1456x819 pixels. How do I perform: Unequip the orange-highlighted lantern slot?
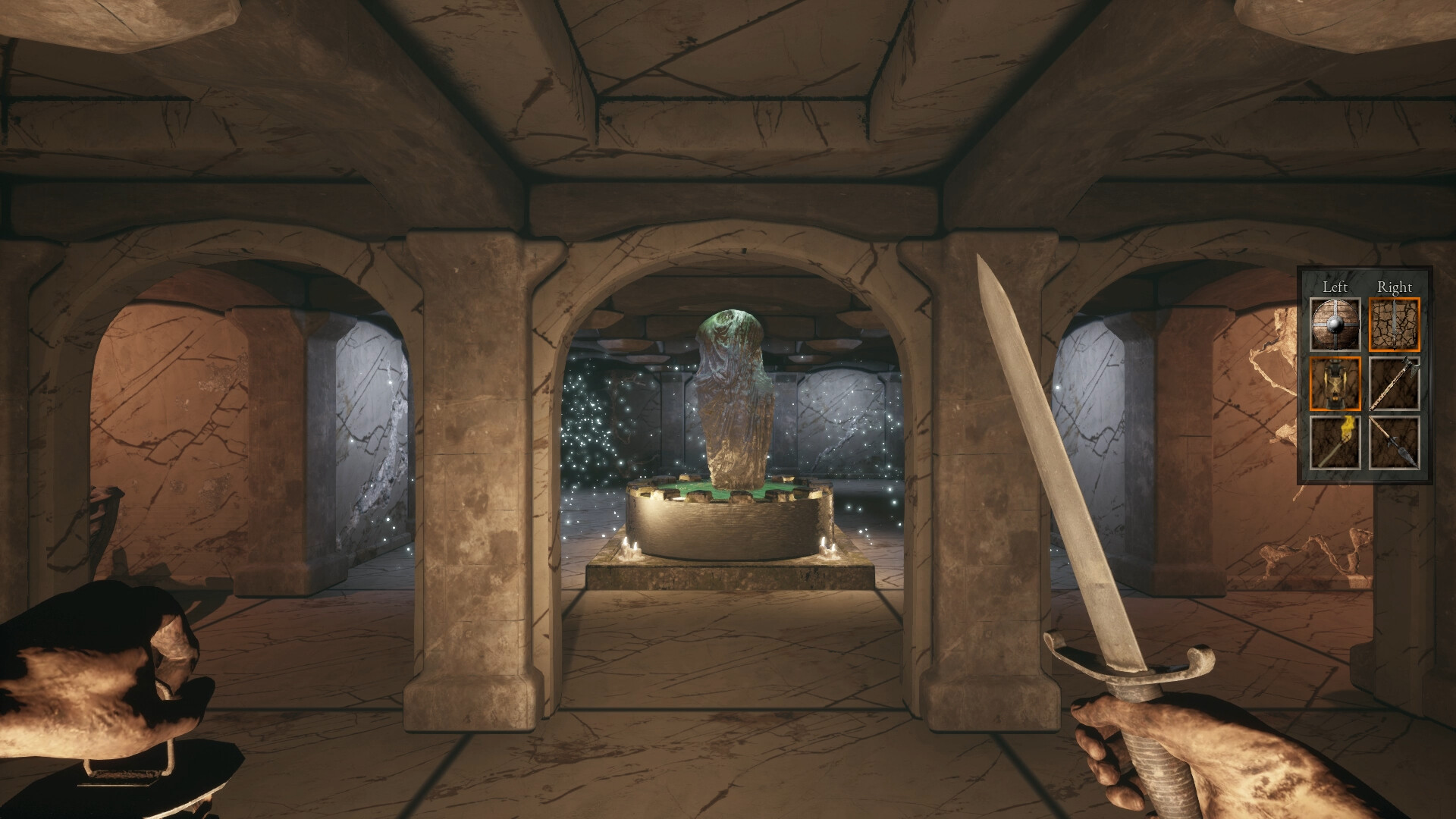coord(1335,384)
